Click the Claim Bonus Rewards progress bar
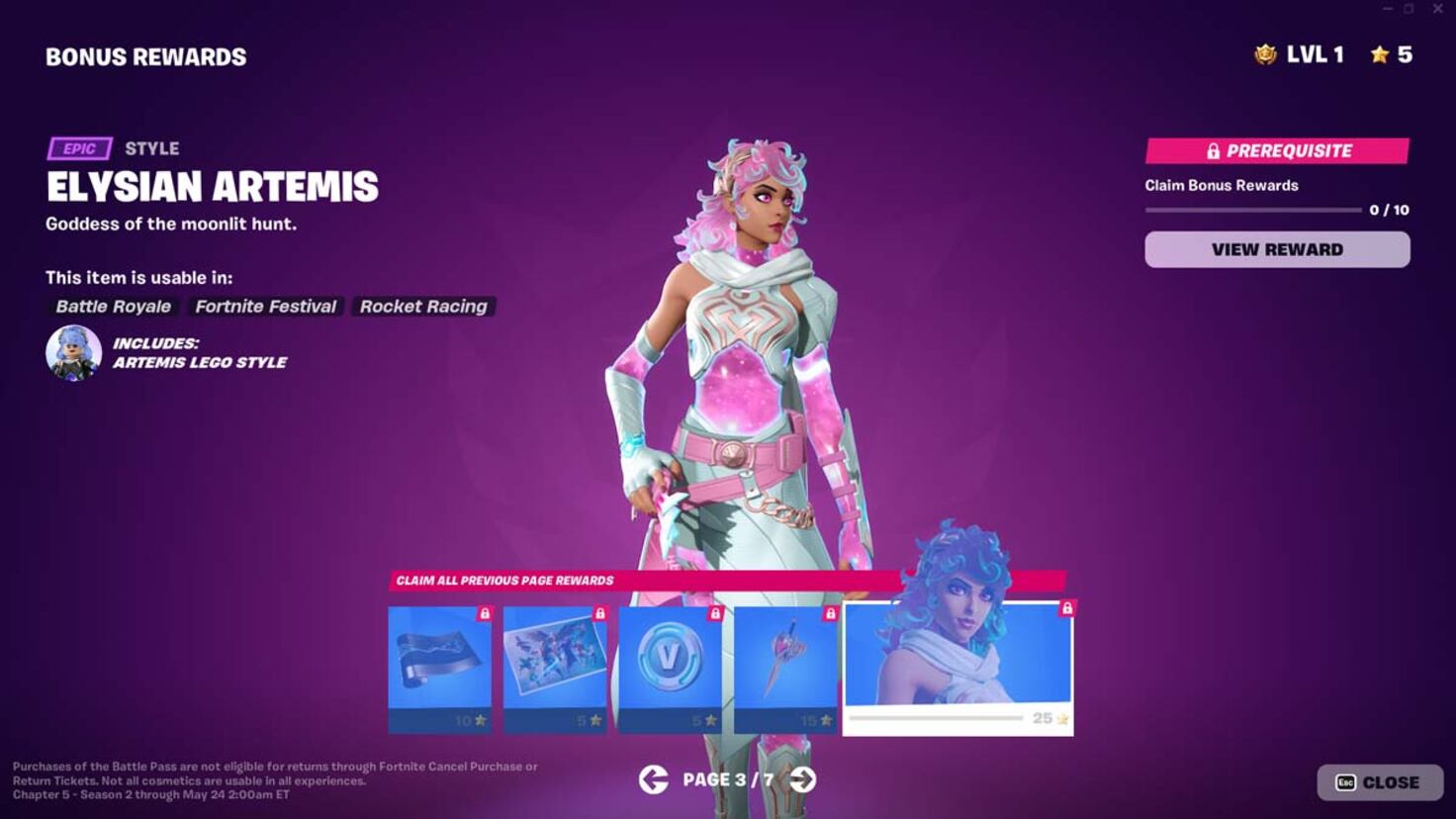The image size is (1456, 819). 1253,209
